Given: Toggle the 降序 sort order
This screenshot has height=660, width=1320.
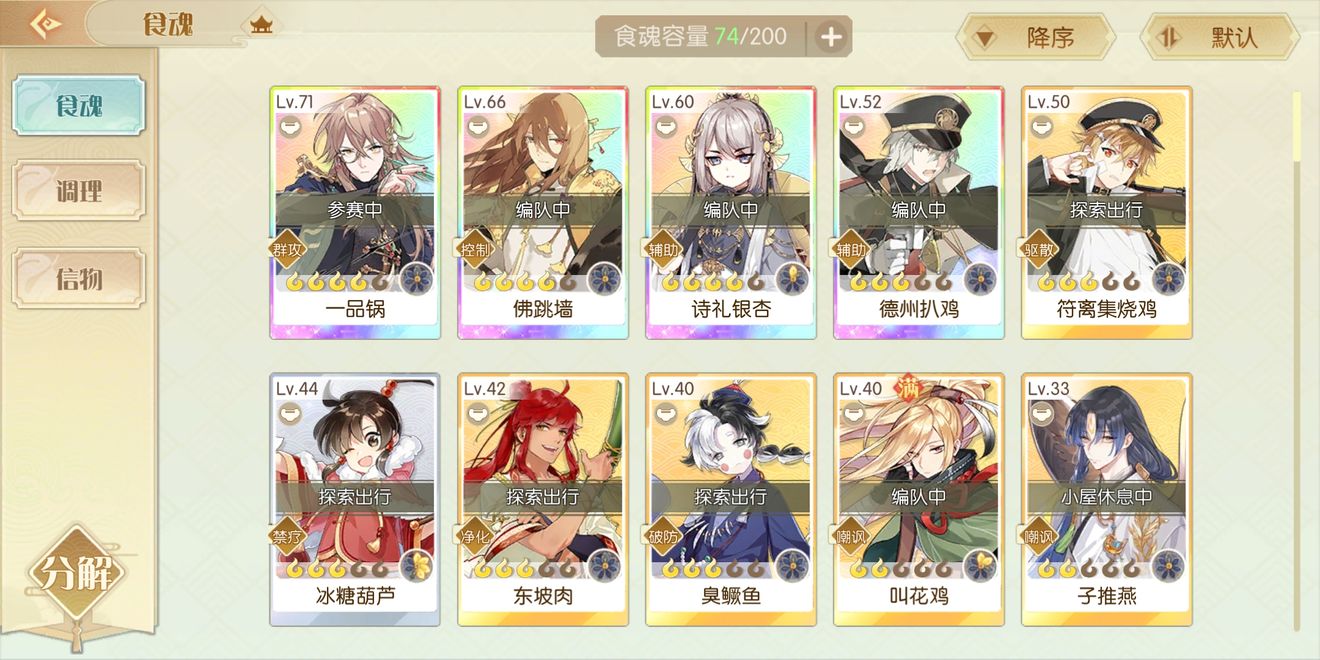Looking at the screenshot, I should click(1035, 38).
